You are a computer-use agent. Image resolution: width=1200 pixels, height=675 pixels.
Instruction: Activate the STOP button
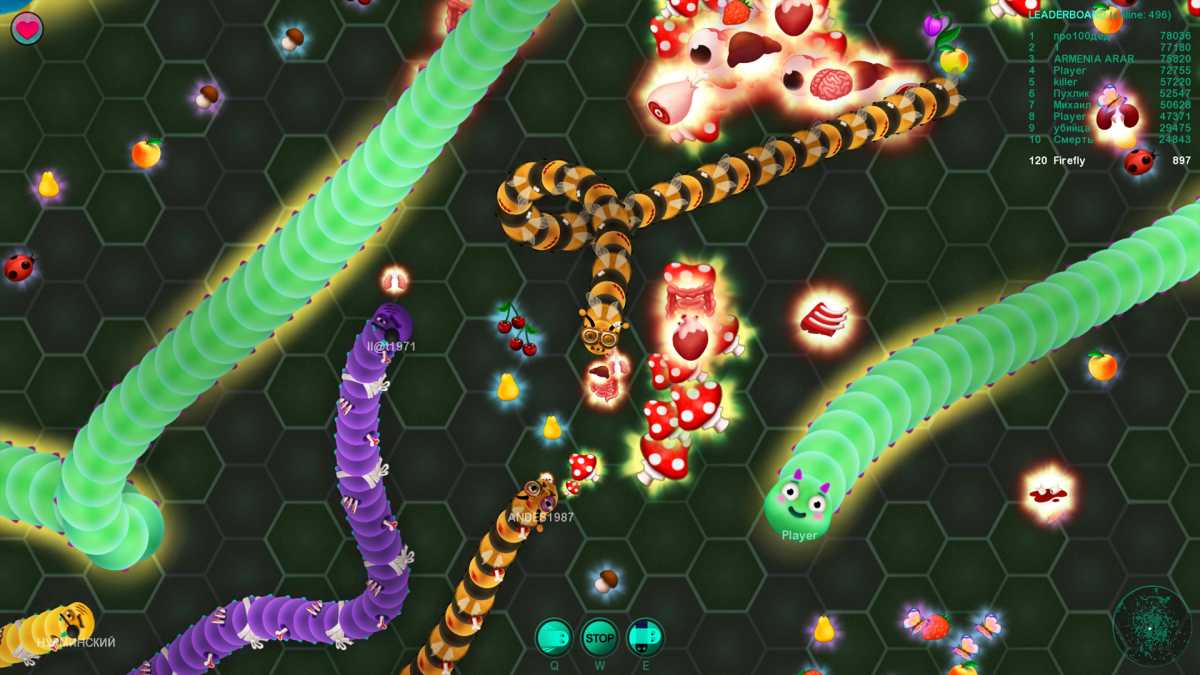[599, 637]
